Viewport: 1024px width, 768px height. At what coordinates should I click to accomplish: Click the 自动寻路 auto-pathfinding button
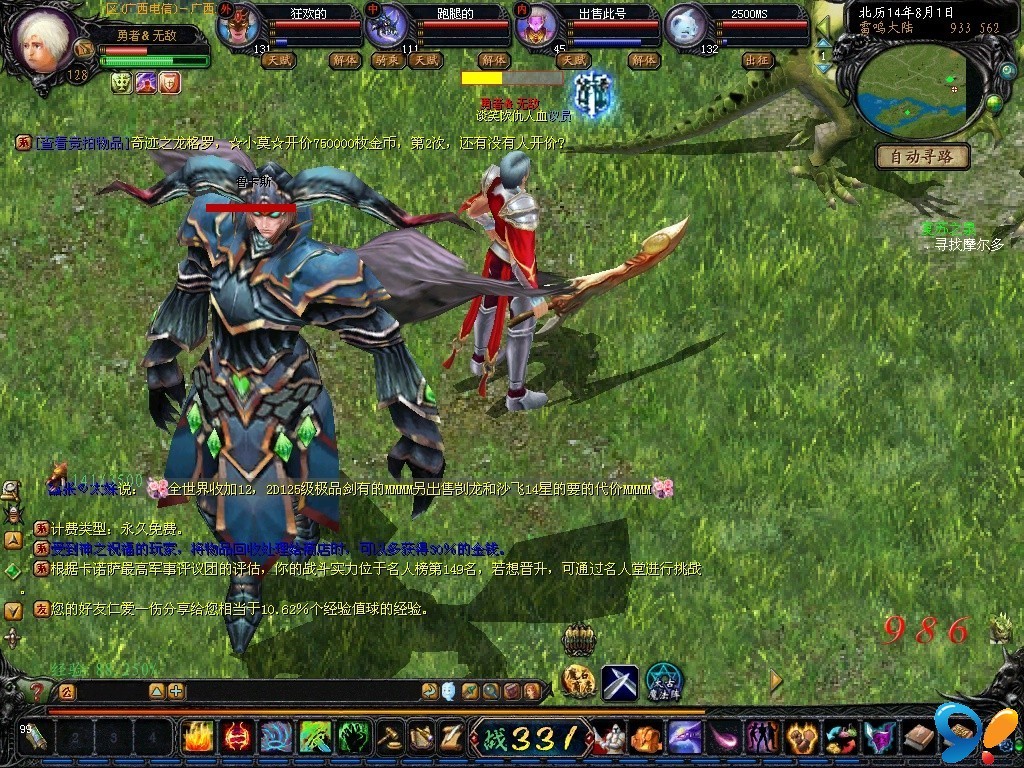coord(922,156)
